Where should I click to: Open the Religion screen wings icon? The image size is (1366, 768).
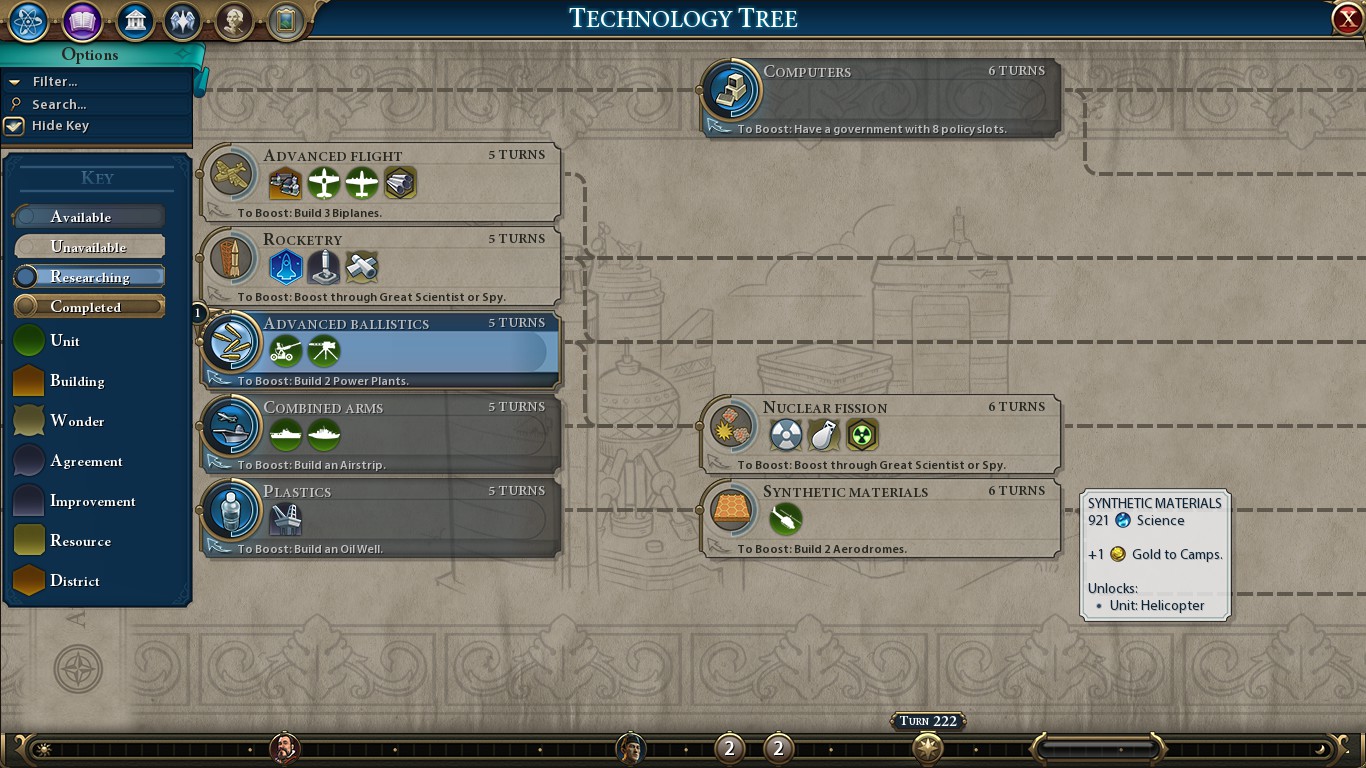coord(183,20)
